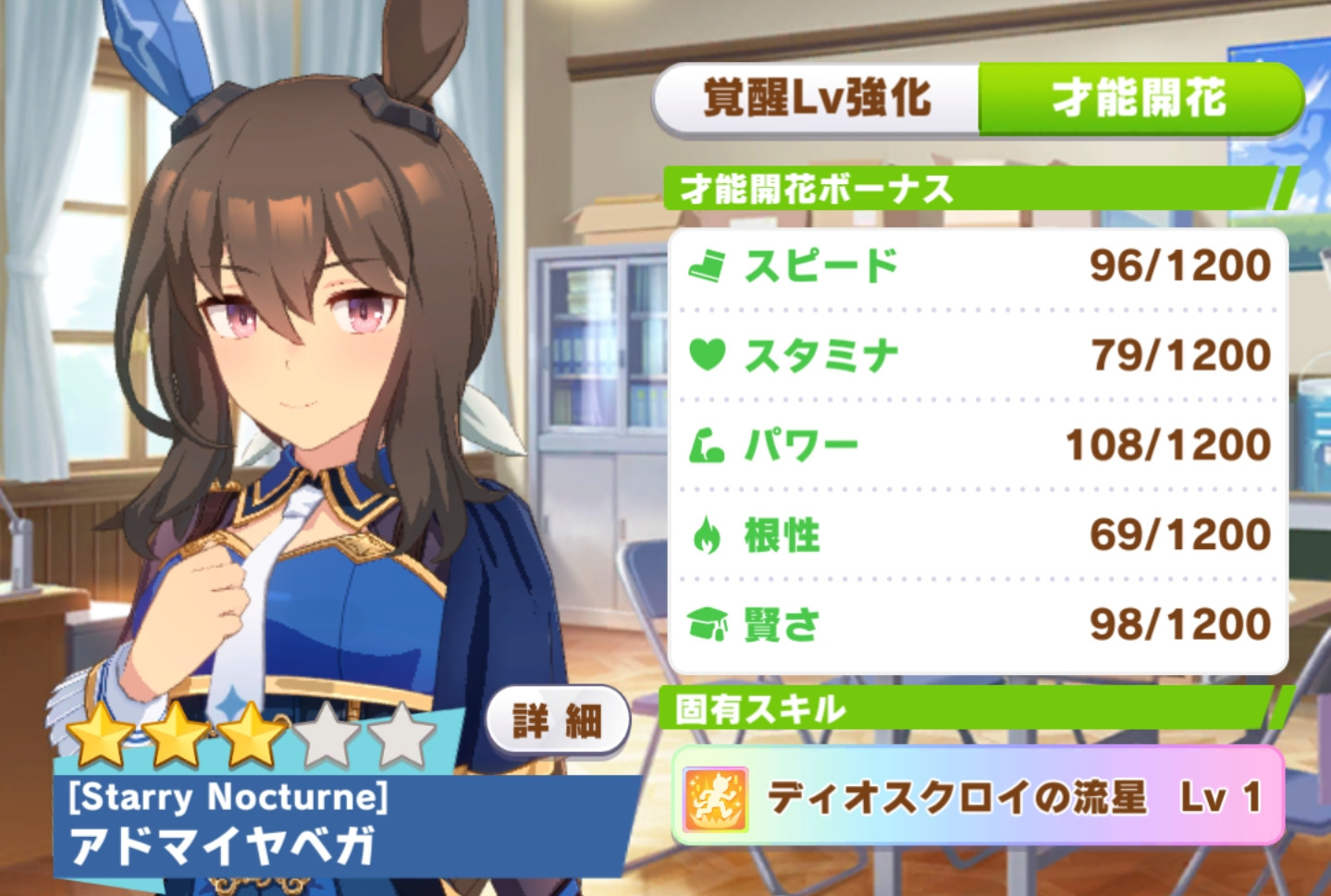This screenshot has height=896, width=1331.
Task: Click the flame icon beside 根性
Action: point(708,534)
